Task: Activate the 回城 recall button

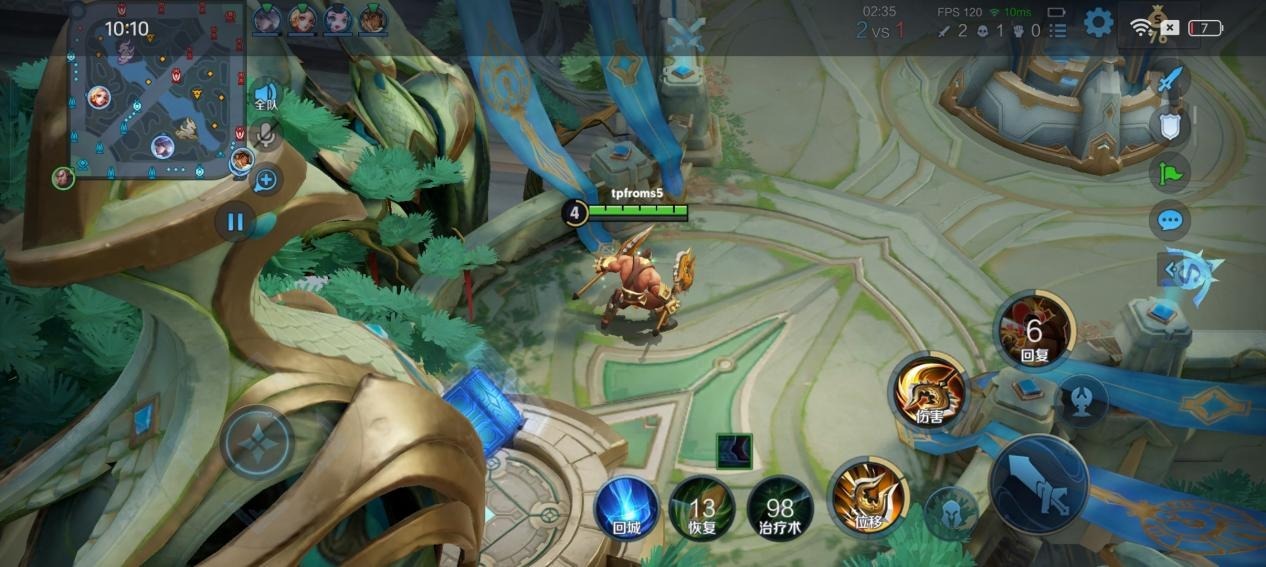Action: 626,507
